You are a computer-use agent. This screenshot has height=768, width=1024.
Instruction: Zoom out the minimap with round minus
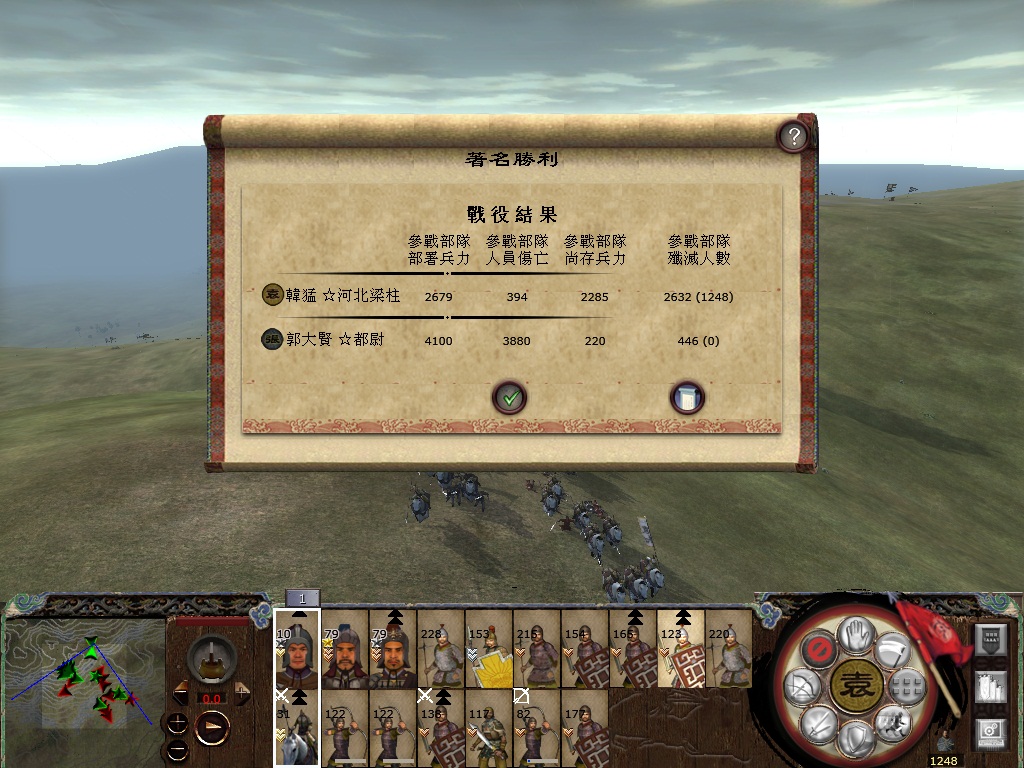click(177, 749)
